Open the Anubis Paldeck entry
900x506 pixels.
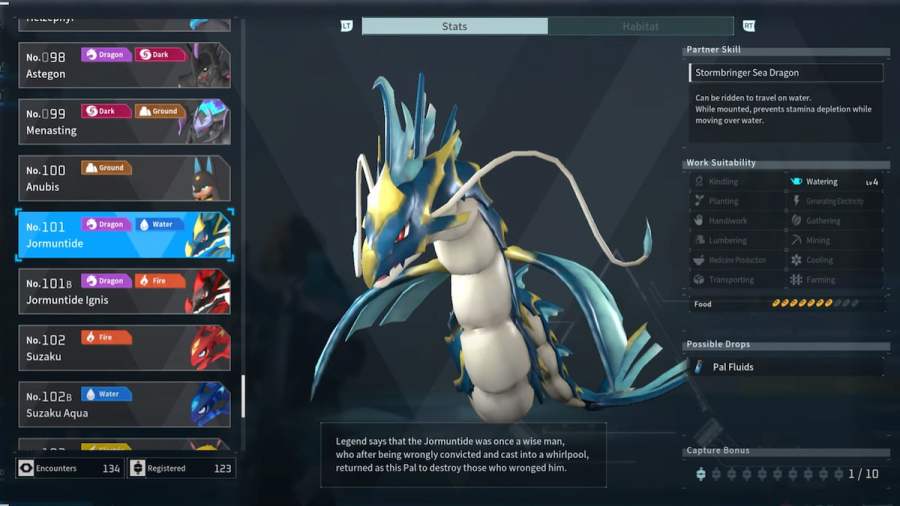[x=124, y=178]
